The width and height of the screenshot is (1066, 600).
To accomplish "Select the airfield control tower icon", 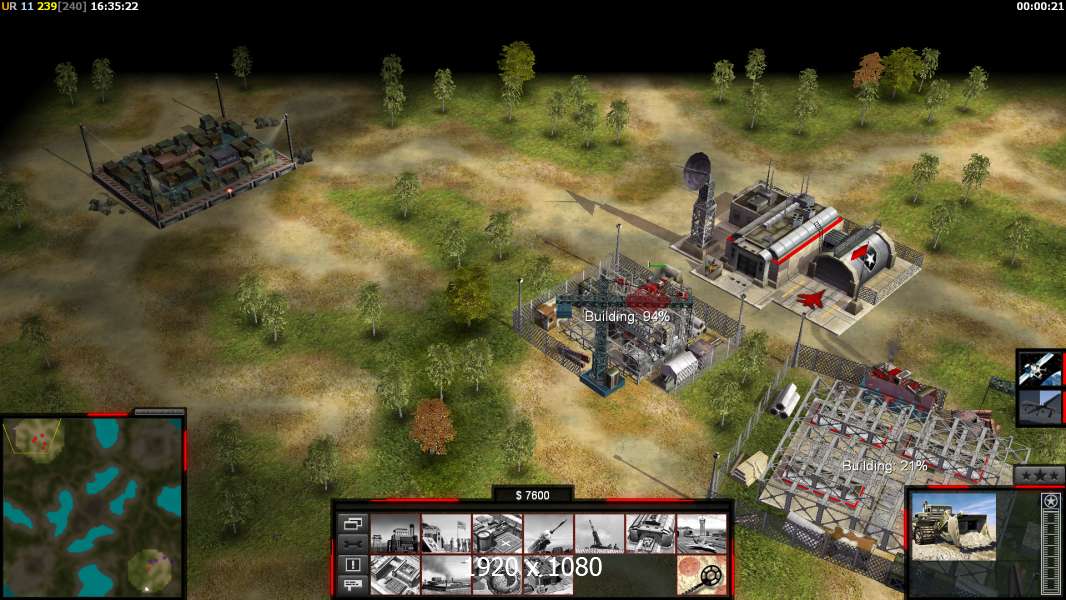I will [x=701, y=533].
